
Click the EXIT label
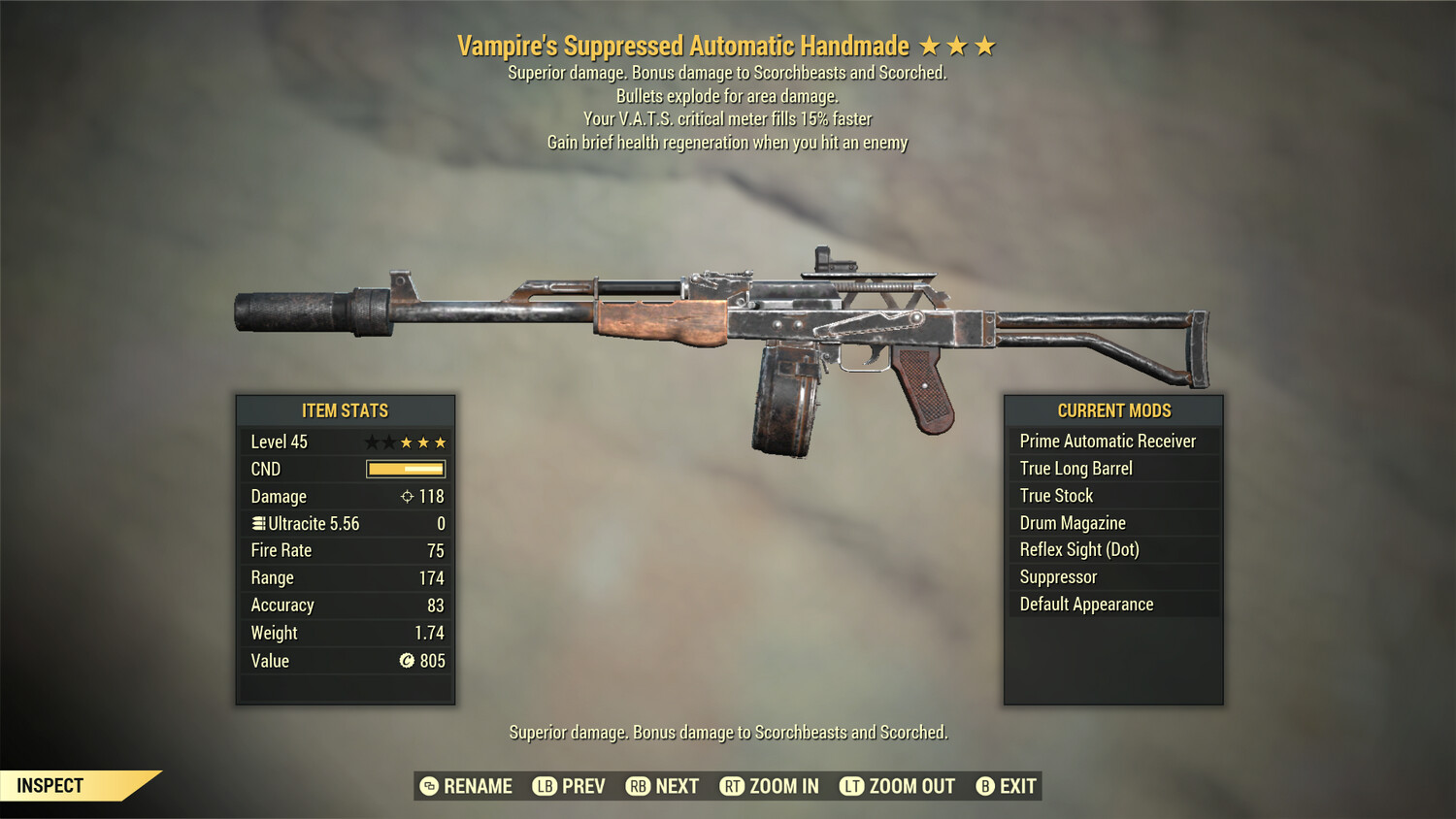click(1017, 786)
